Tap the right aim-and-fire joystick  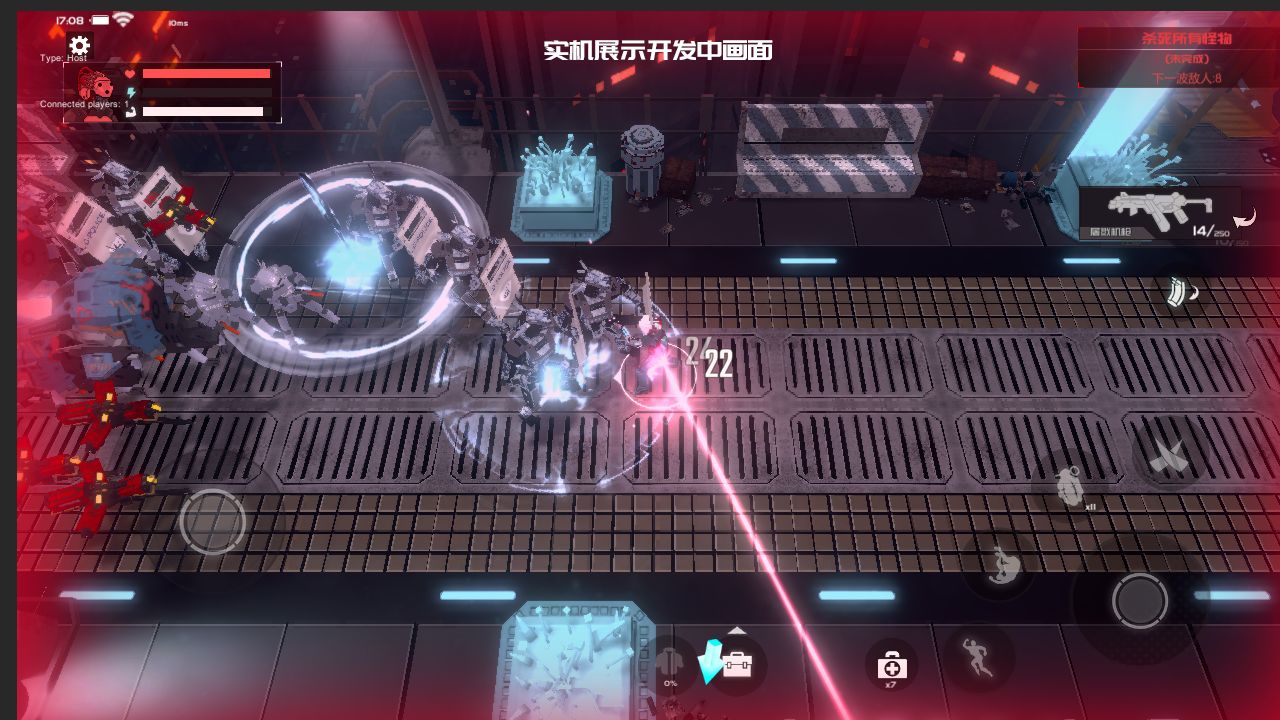pyautogui.click(x=1139, y=600)
